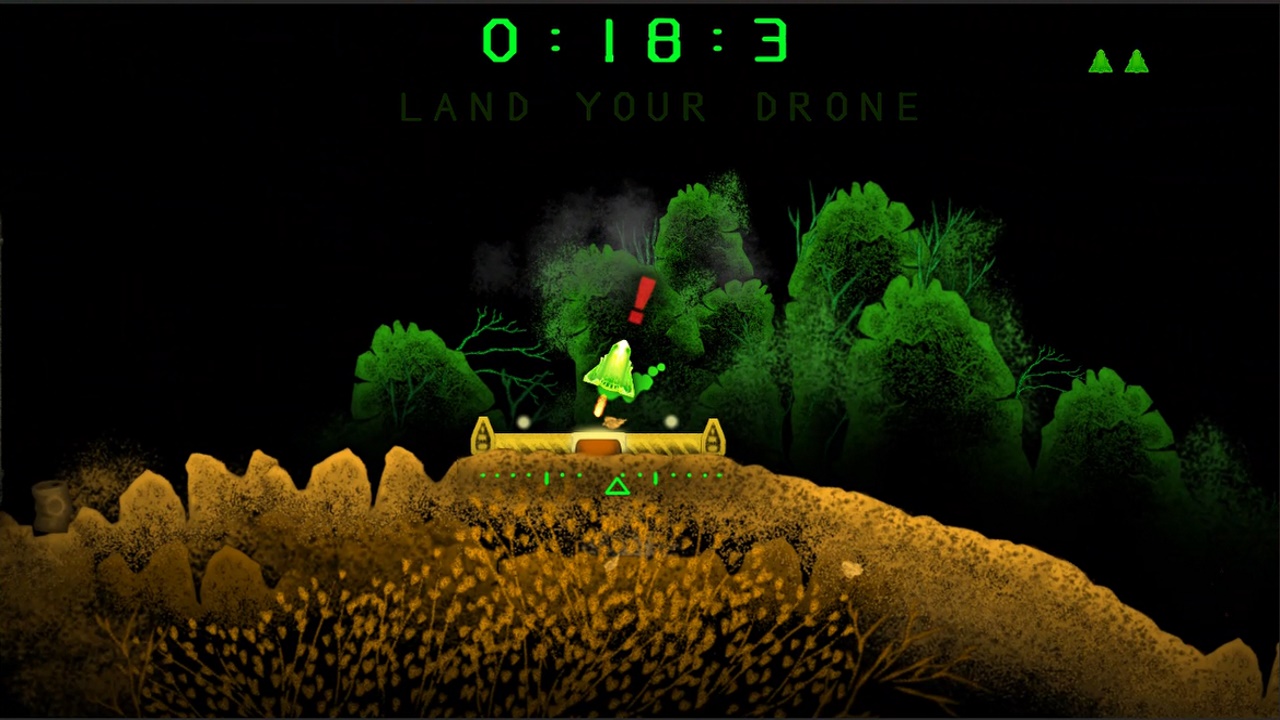The height and width of the screenshot is (720, 1280).
Task: Click the right gold lantern pillar on the platform
Action: [x=714, y=435]
